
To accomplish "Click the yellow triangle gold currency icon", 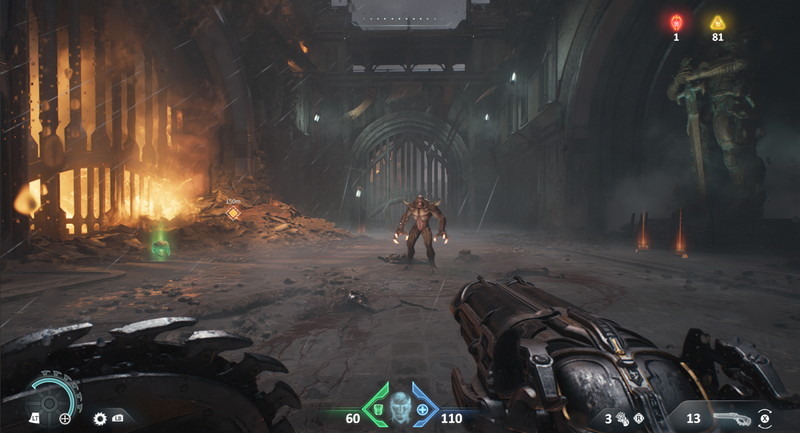I will pos(717,22).
